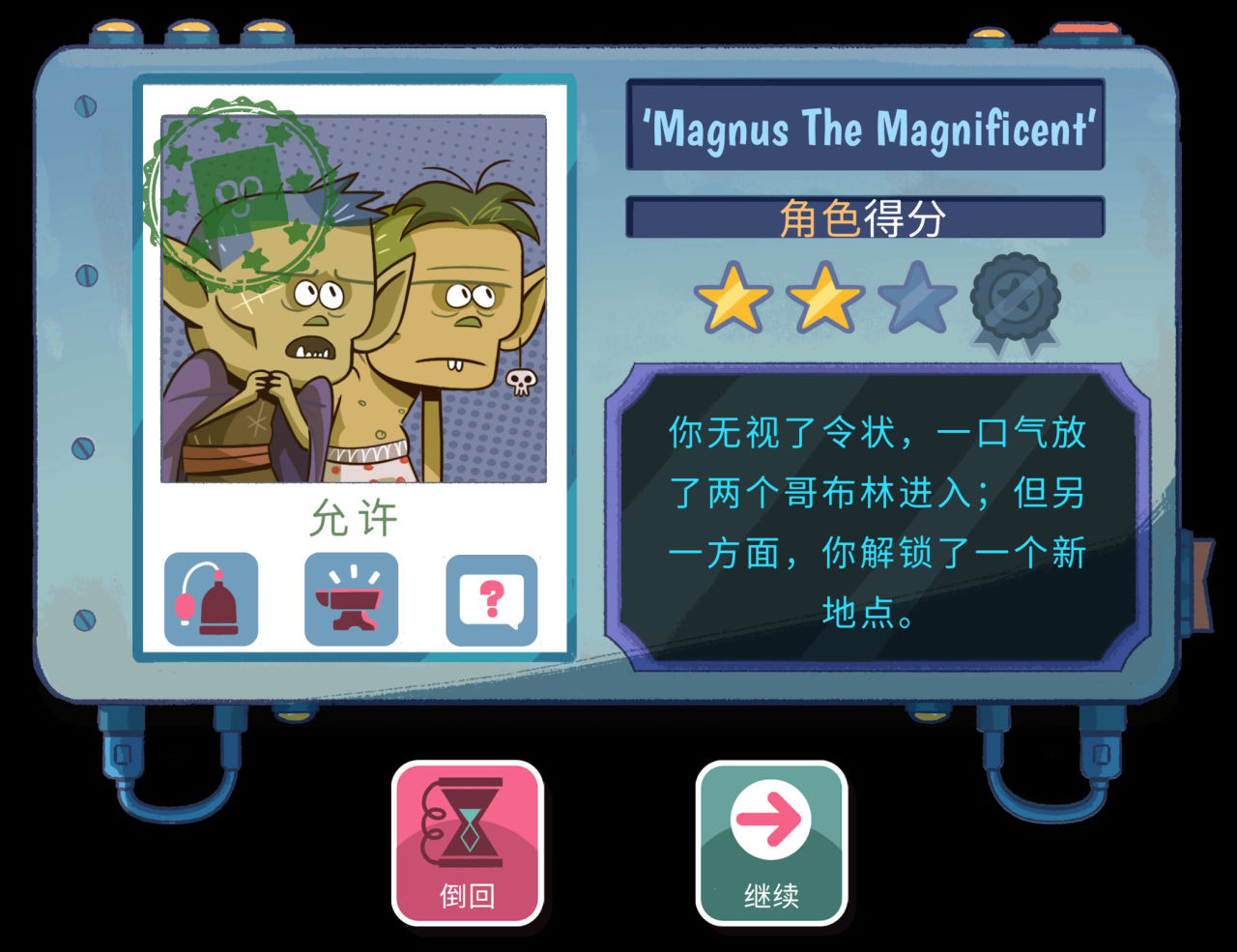Image resolution: width=1237 pixels, height=952 pixels.
Task: Select the 'Magnus The Magnificent' title banner
Action: pos(865,129)
